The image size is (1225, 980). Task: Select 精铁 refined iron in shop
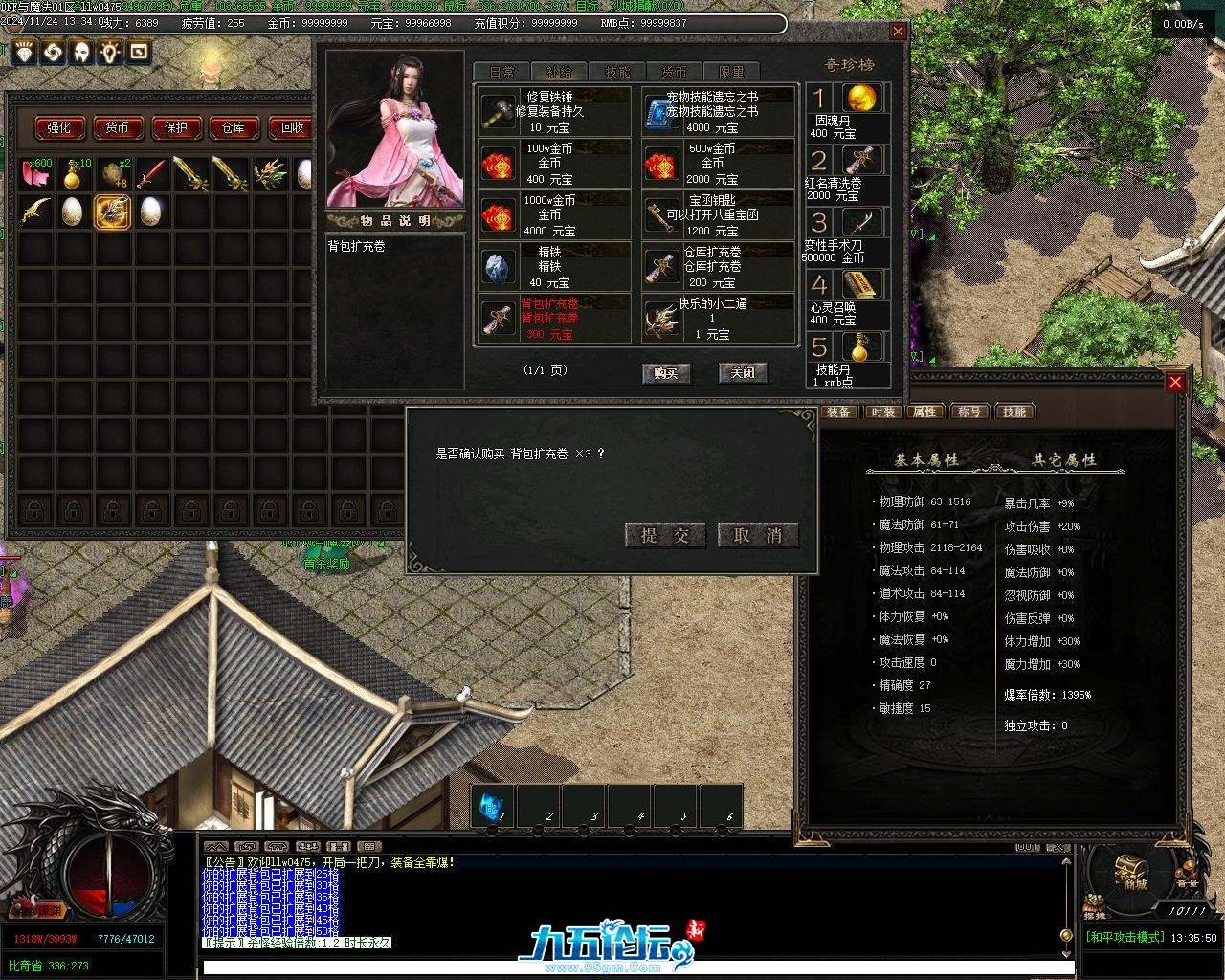point(554,266)
